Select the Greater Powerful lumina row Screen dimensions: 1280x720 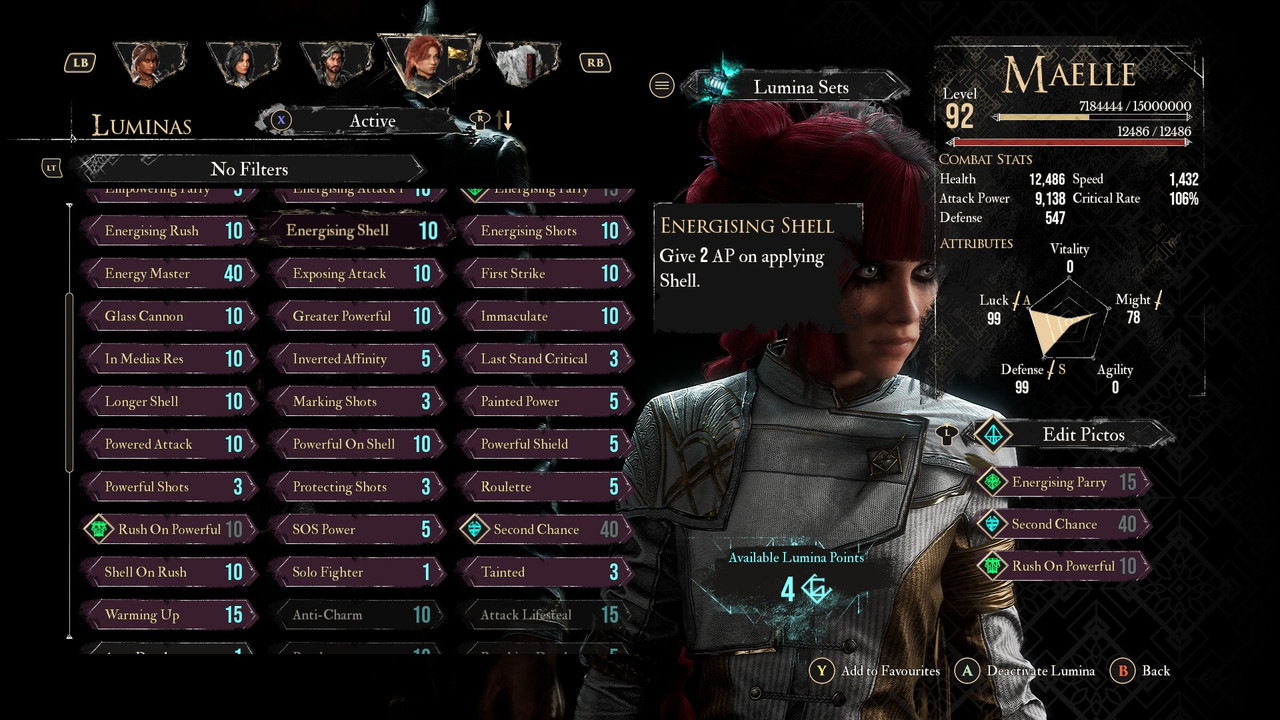[354, 316]
